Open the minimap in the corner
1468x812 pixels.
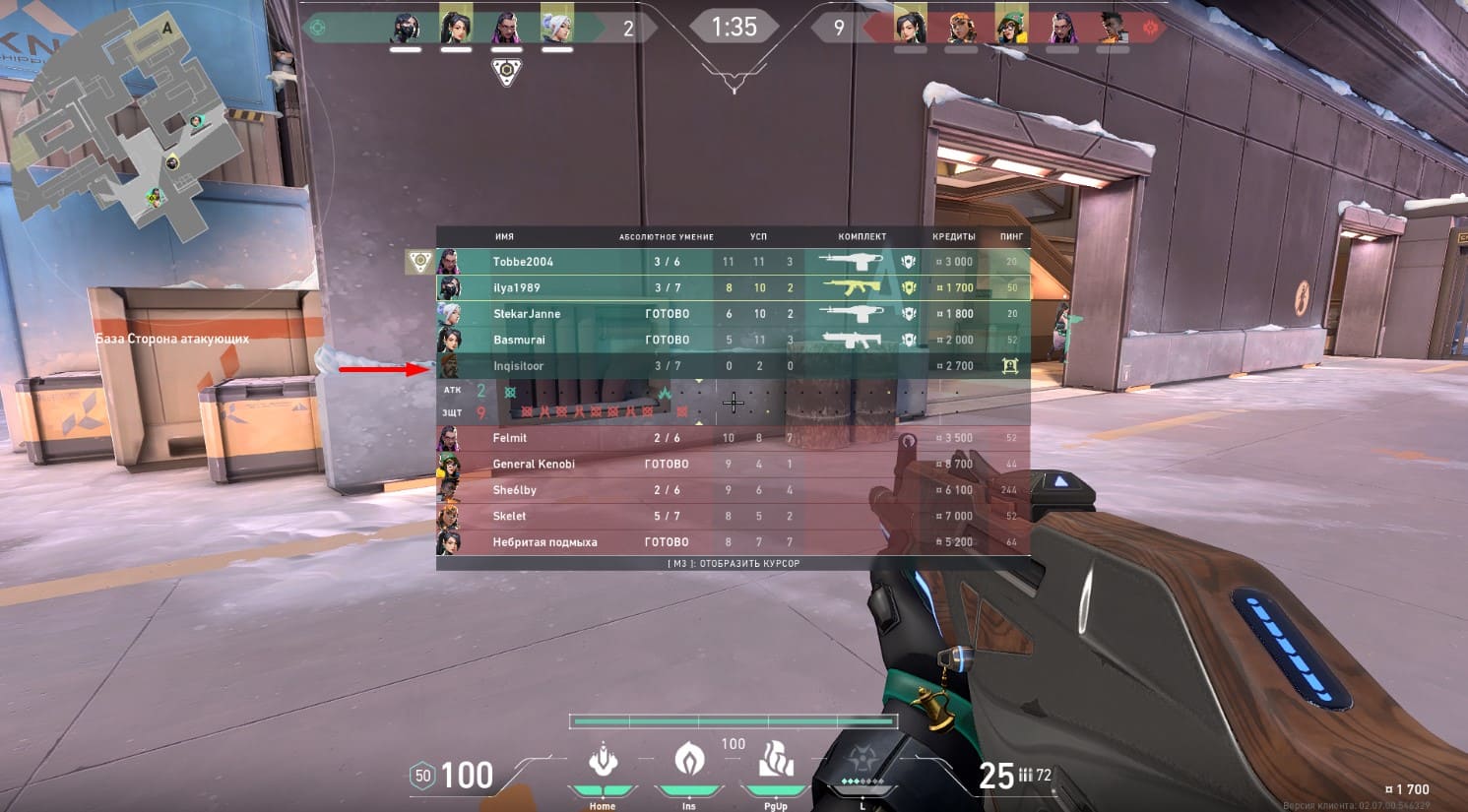[128, 123]
